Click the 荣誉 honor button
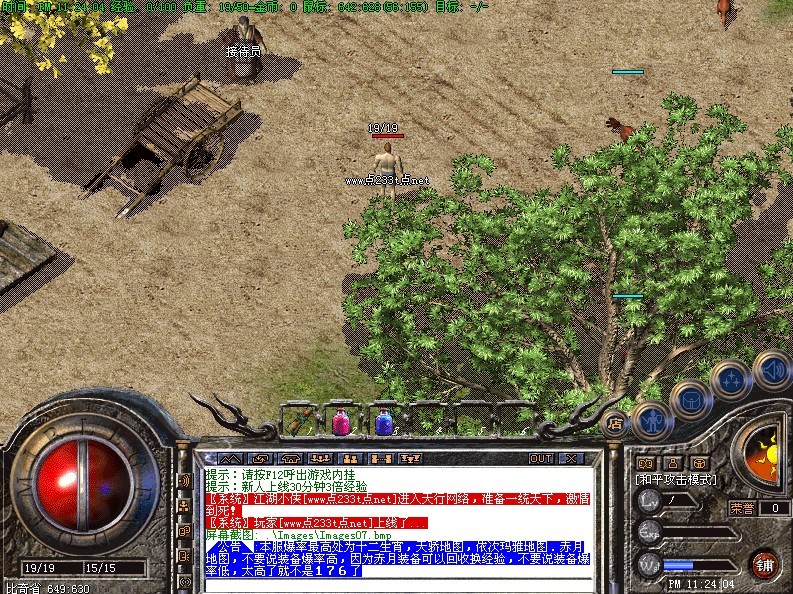 [741, 508]
